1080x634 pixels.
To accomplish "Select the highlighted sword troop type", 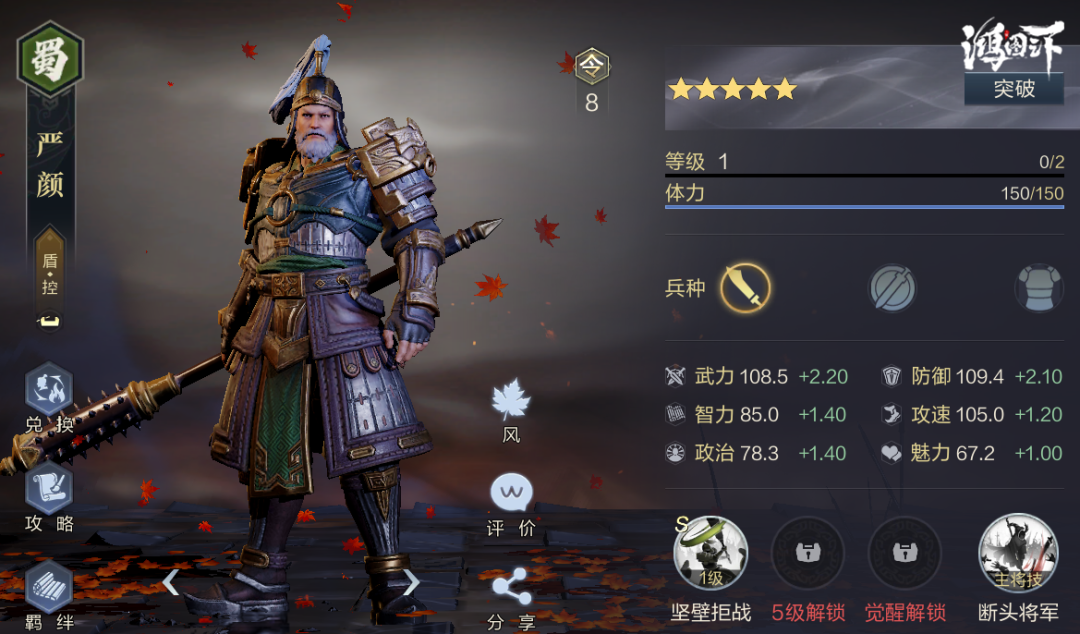I will (x=745, y=288).
